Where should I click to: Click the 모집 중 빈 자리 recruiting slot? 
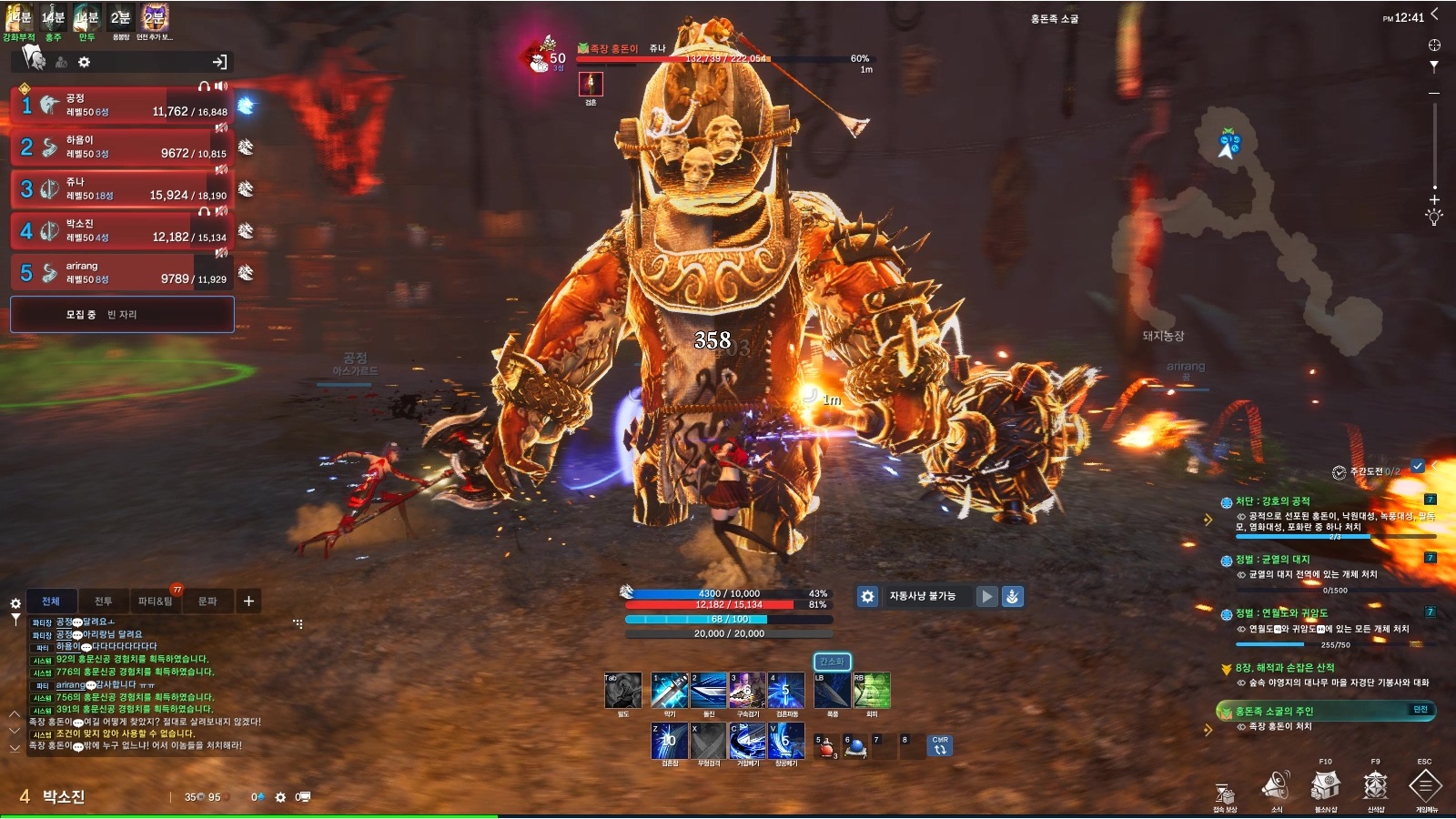(x=122, y=315)
